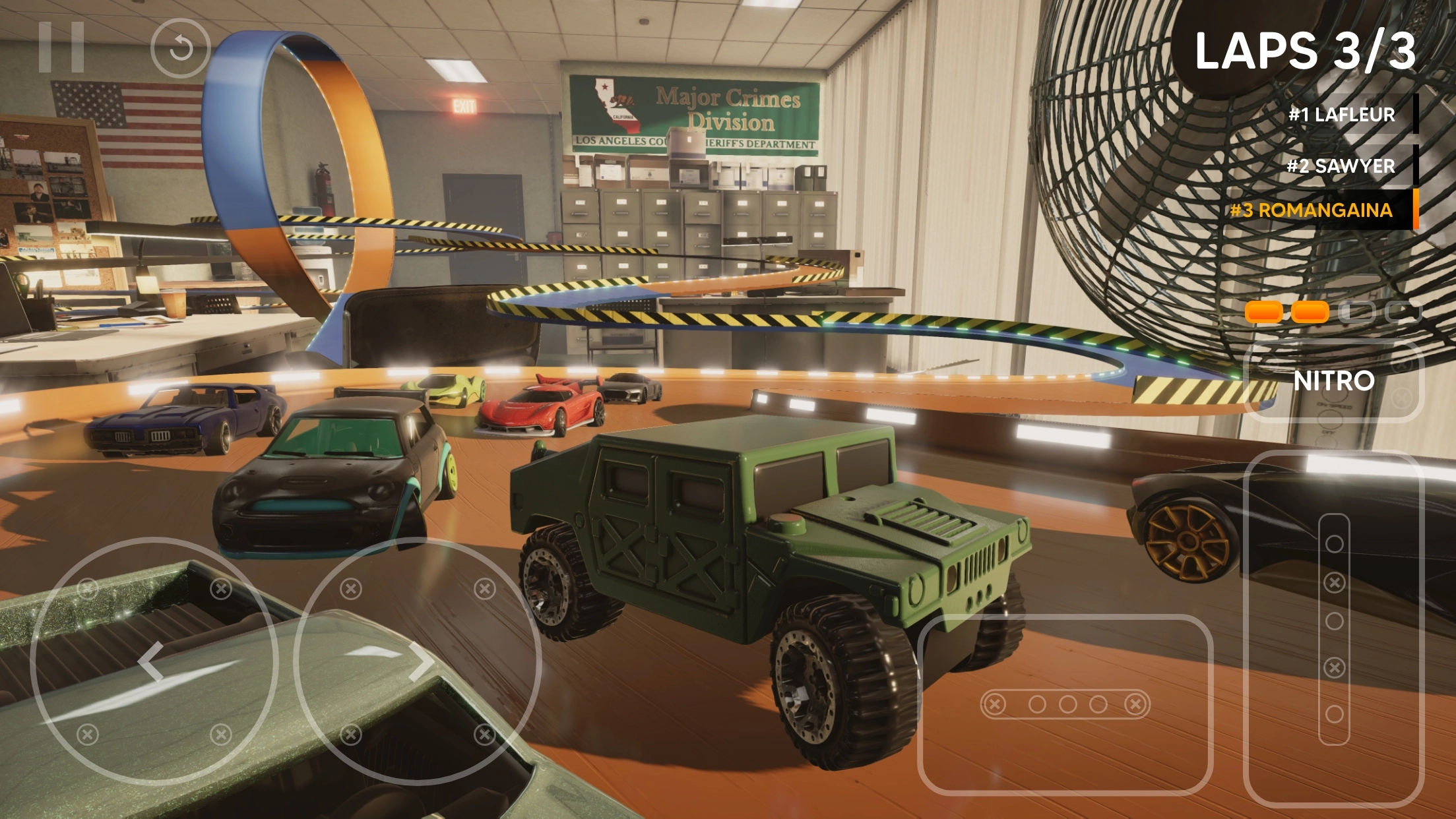Tap the circular restart arrow button
Image resolution: width=1456 pixels, height=819 pixels.
click(180, 48)
